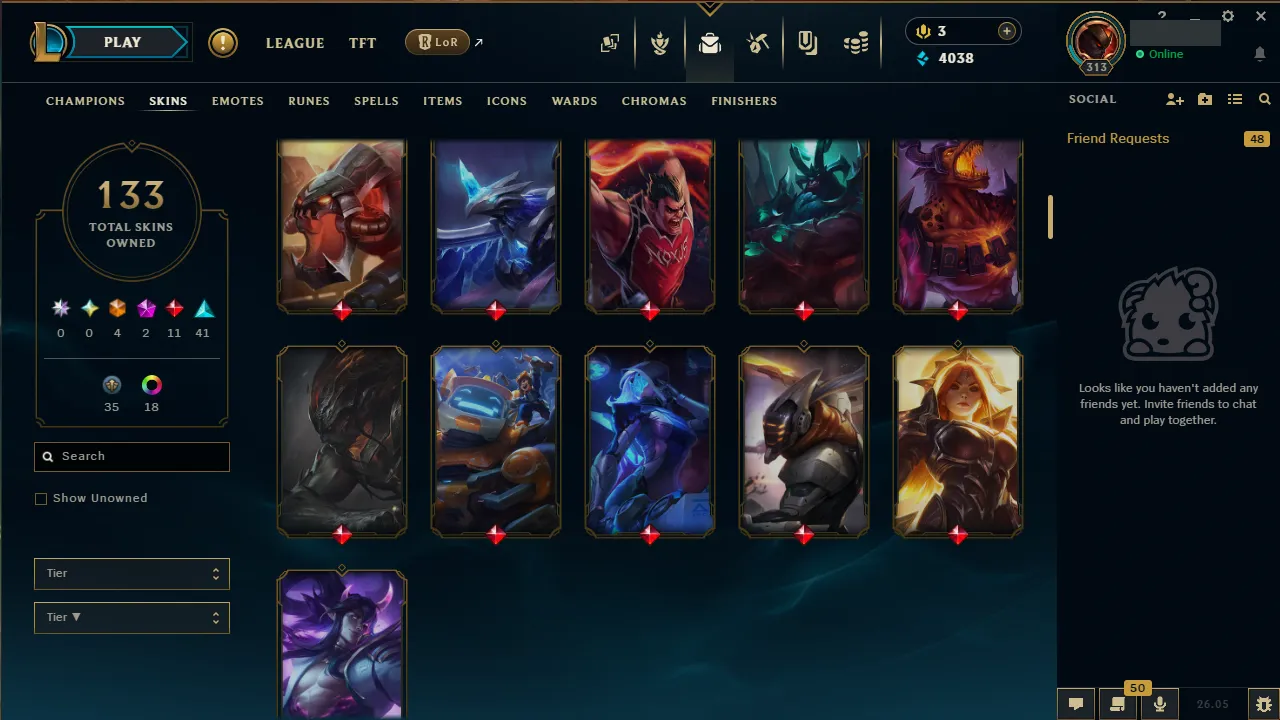Mute voice chat with the microphone icon
The height and width of the screenshot is (720, 1280).
(x=1160, y=704)
